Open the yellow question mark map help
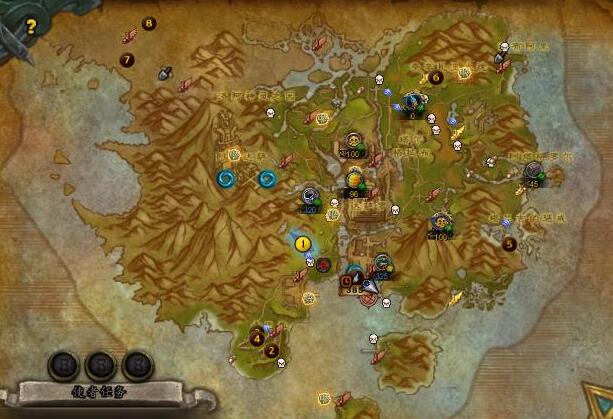 coord(30,27)
